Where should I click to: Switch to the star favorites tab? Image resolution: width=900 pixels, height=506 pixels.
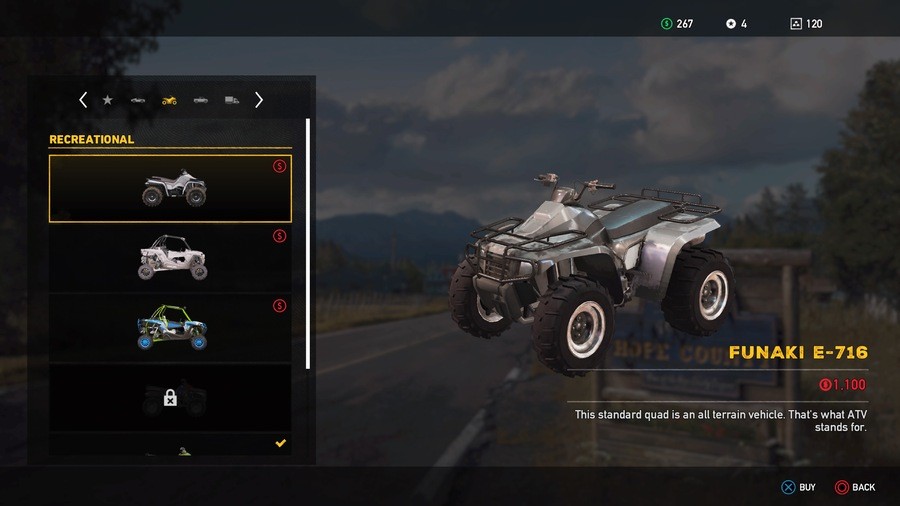tap(108, 100)
